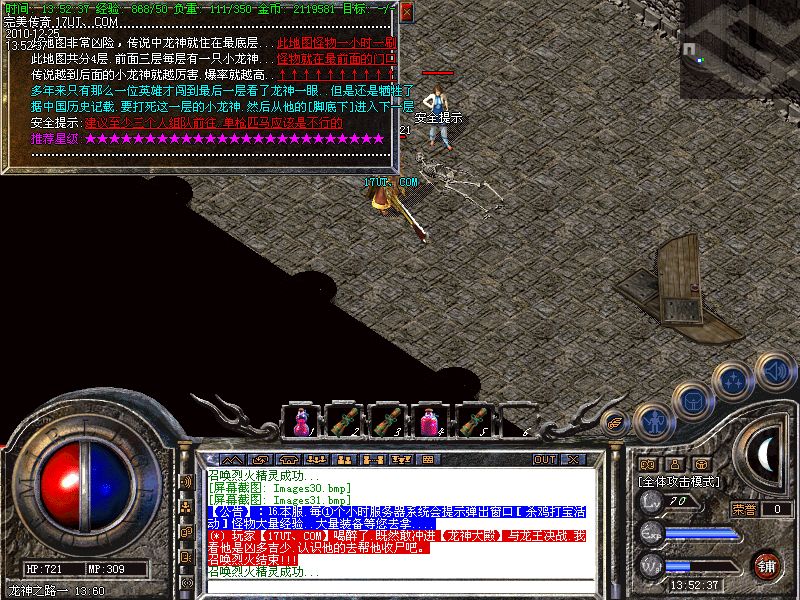Open the minimap in the corner
This screenshot has height=600, width=800.
click(740, 48)
